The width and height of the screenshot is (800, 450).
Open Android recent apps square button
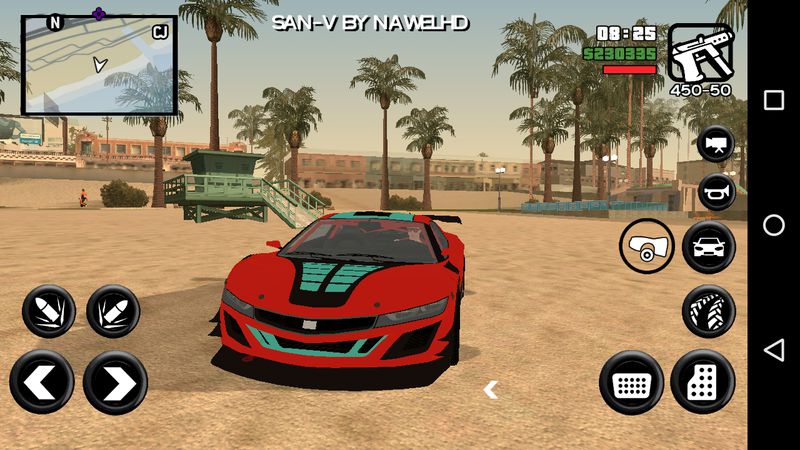774,100
